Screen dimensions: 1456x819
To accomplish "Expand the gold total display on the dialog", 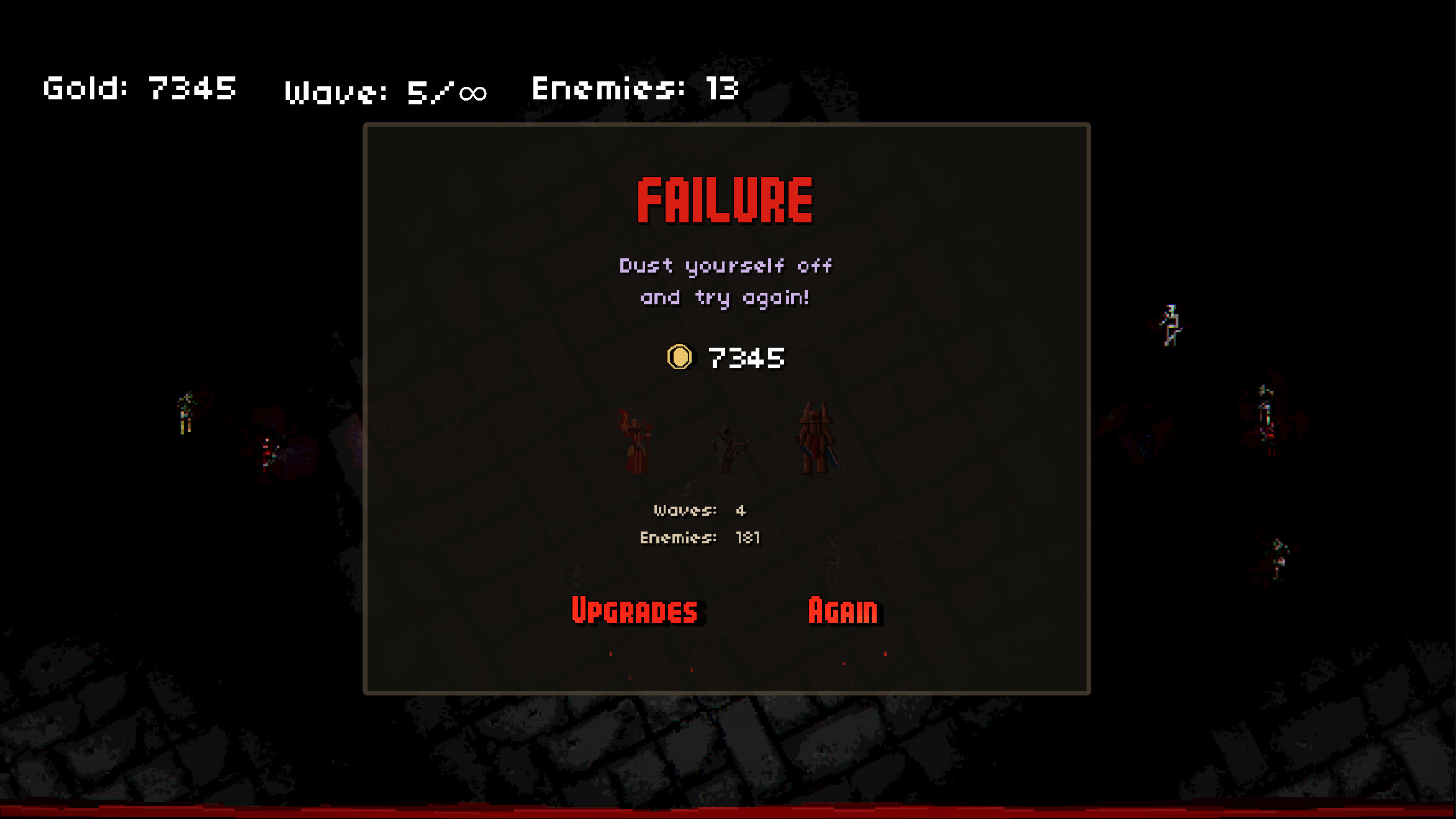I will [726, 356].
